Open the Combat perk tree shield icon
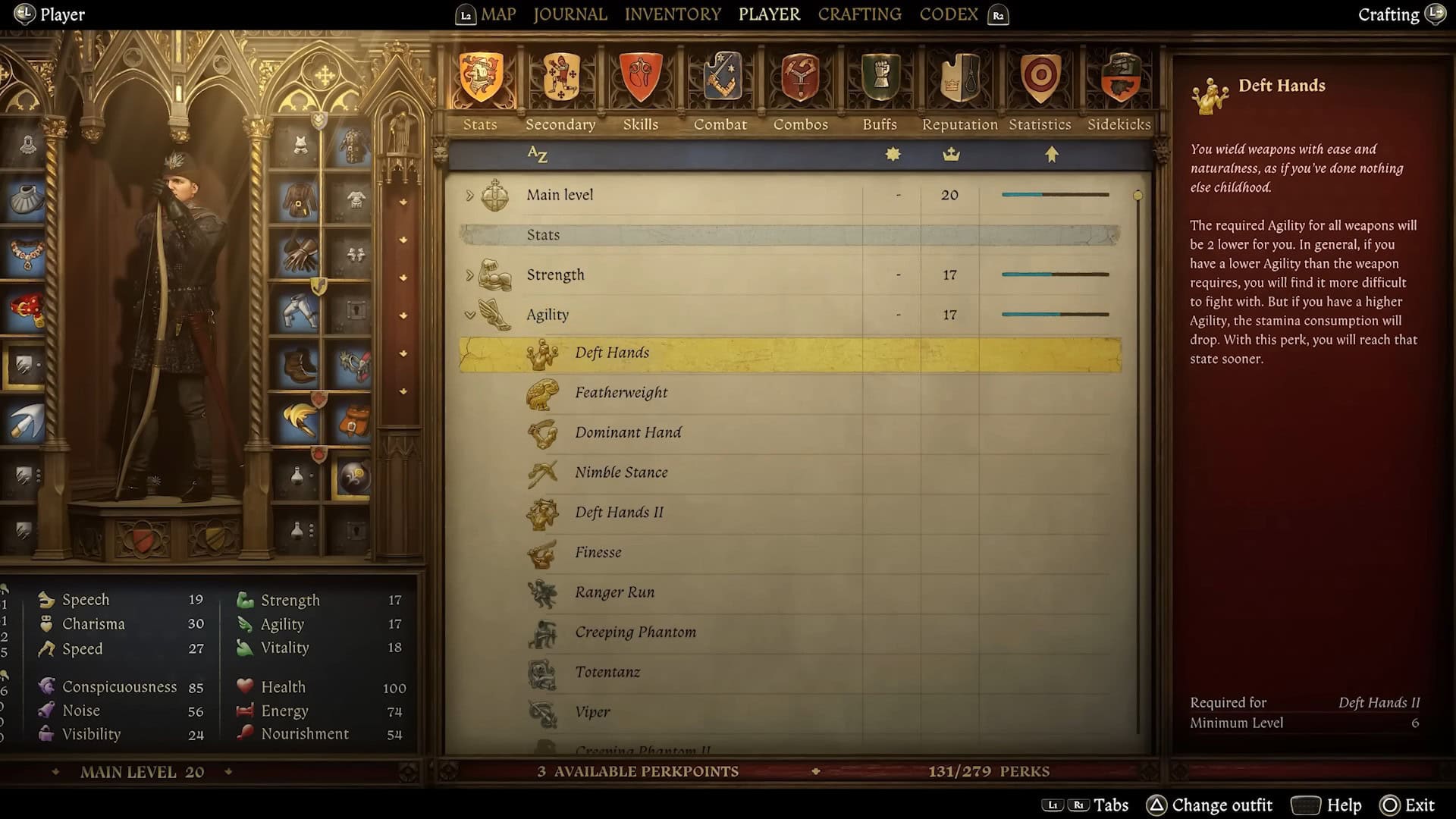Viewport: 1456px width, 819px height. point(719,76)
